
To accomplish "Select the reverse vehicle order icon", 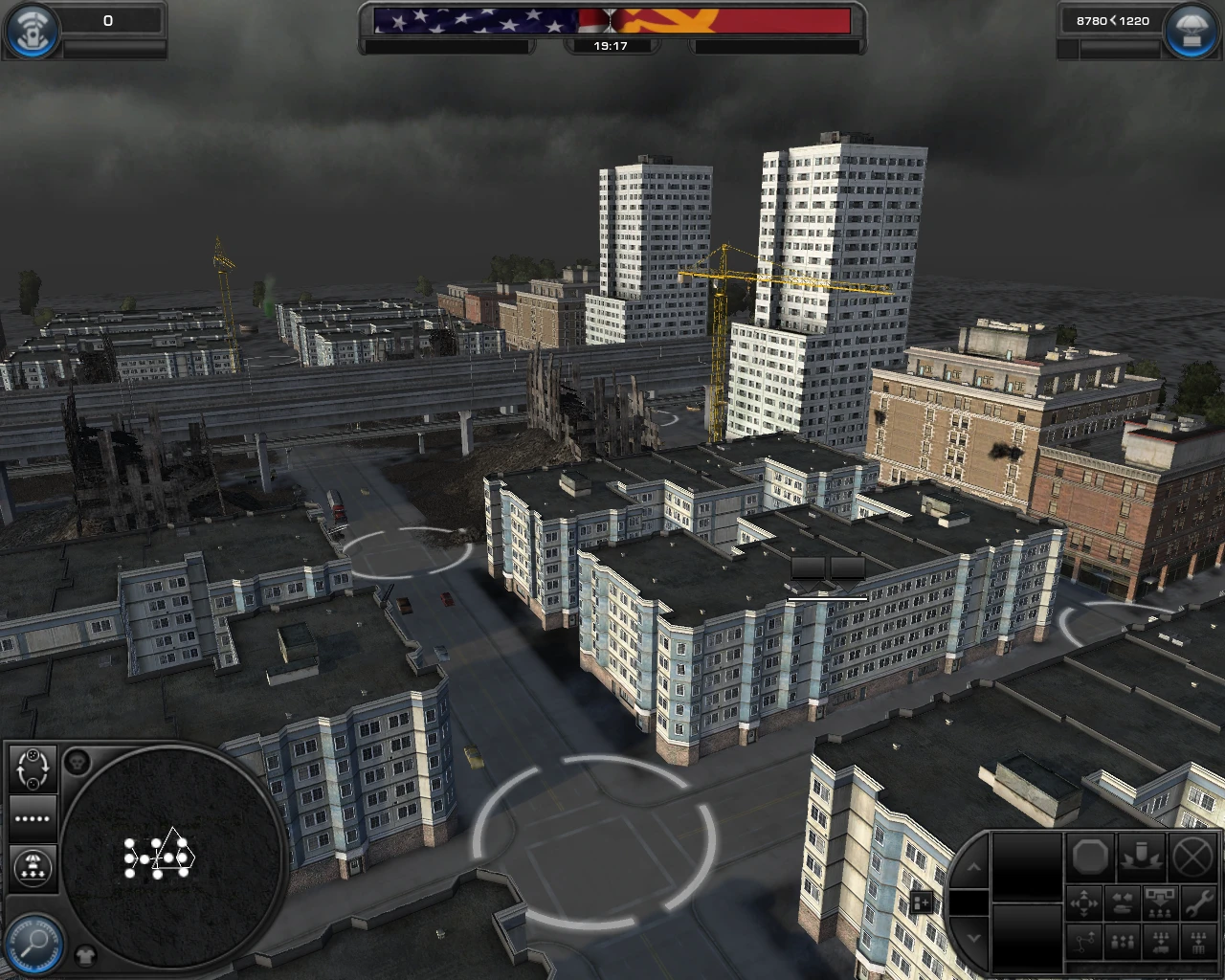I will pyautogui.click(x=1122, y=902).
